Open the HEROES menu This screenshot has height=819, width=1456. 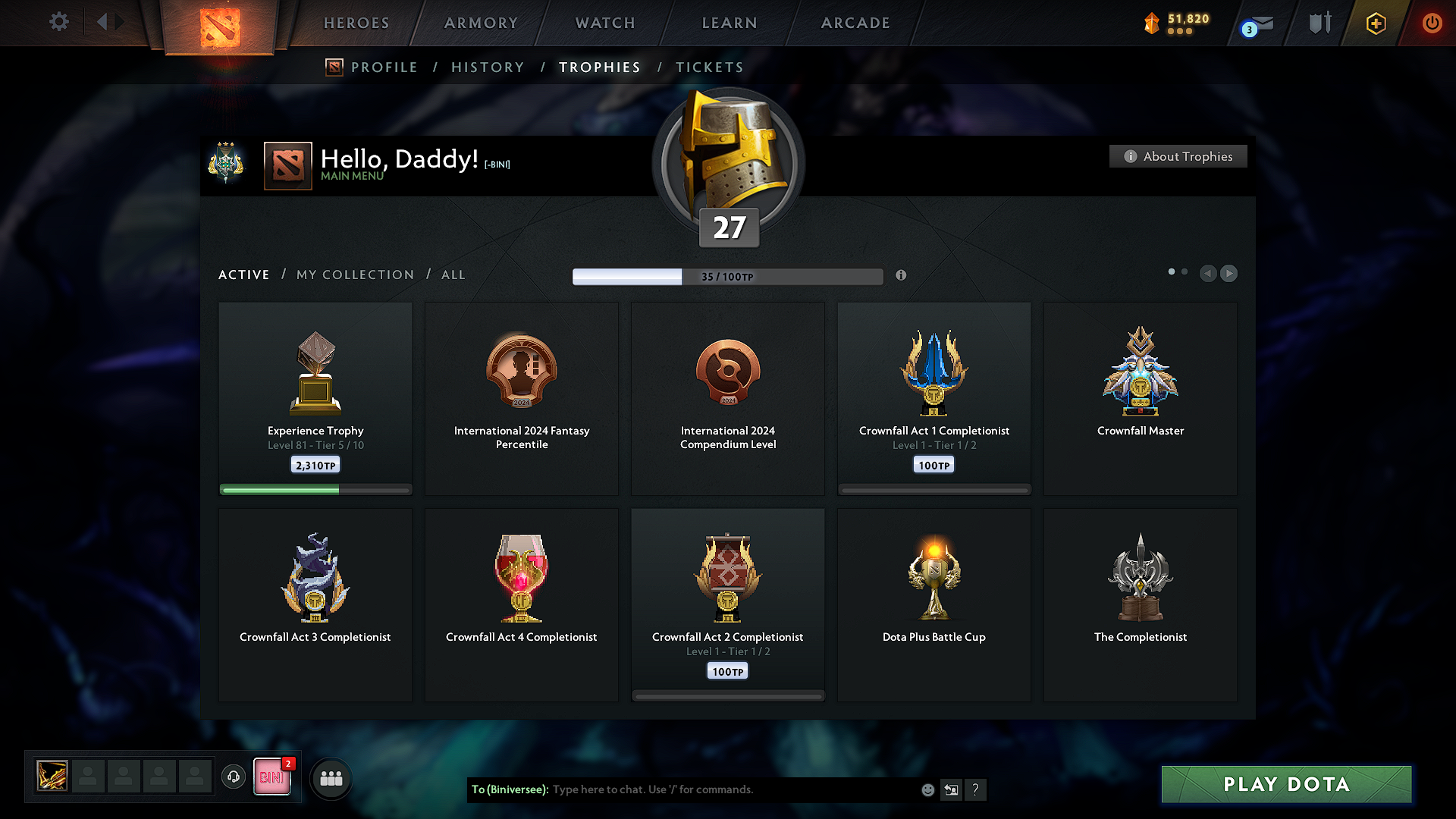356,23
